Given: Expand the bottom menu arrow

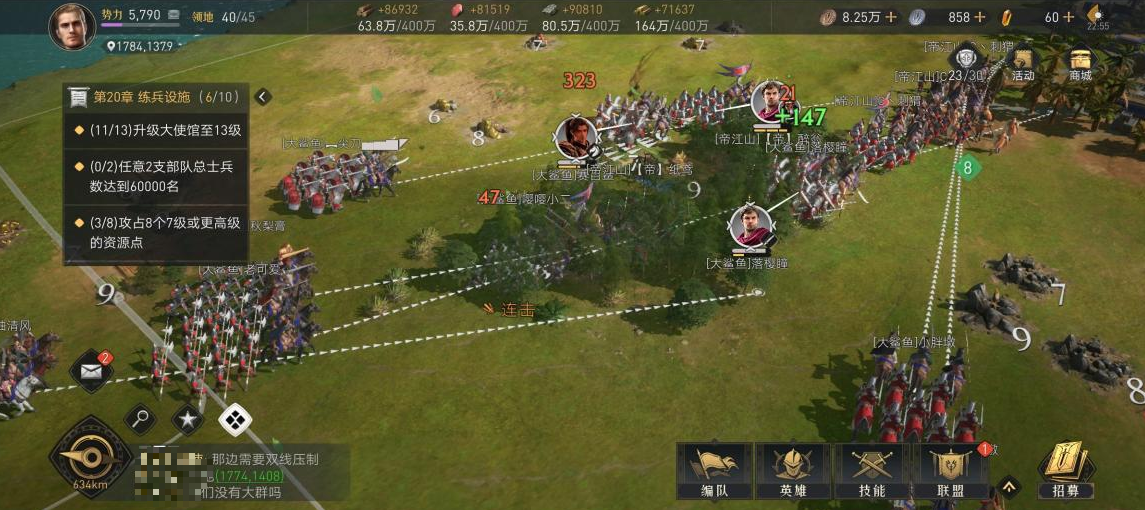Looking at the screenshot, I should 1010,487.
